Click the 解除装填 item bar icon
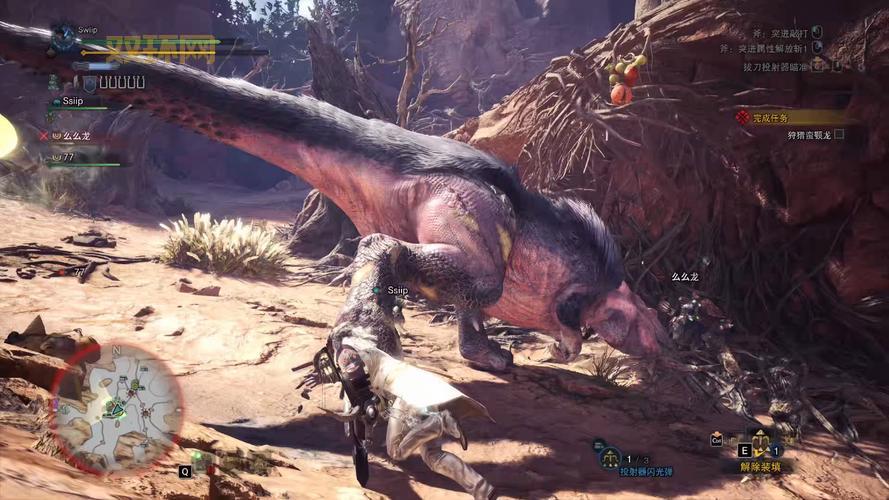Screen dimensions: 889x500 click(x=761, y=444)
